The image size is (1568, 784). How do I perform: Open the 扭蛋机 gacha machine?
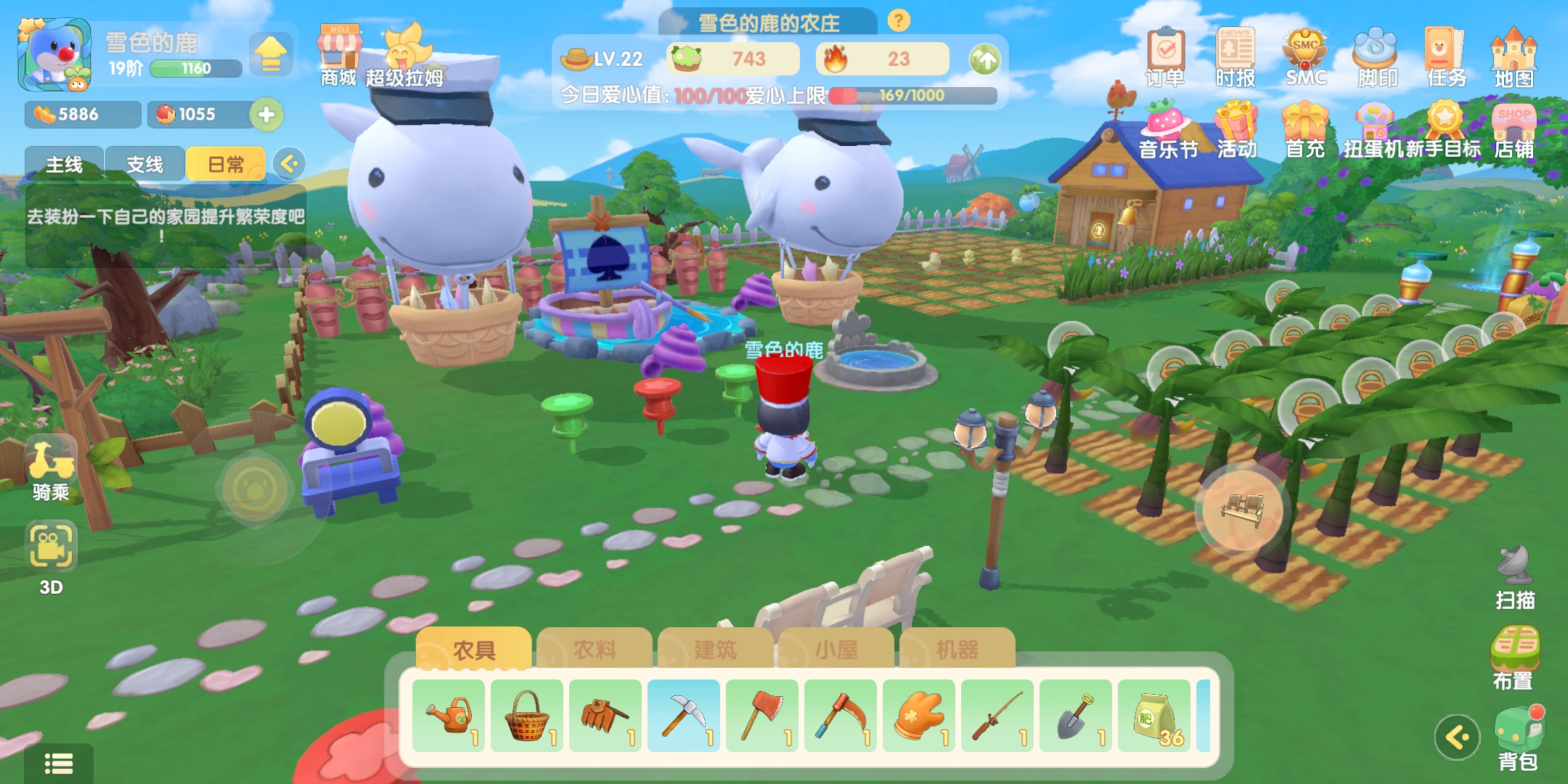pyautogui.click(x=1372, y=131)
